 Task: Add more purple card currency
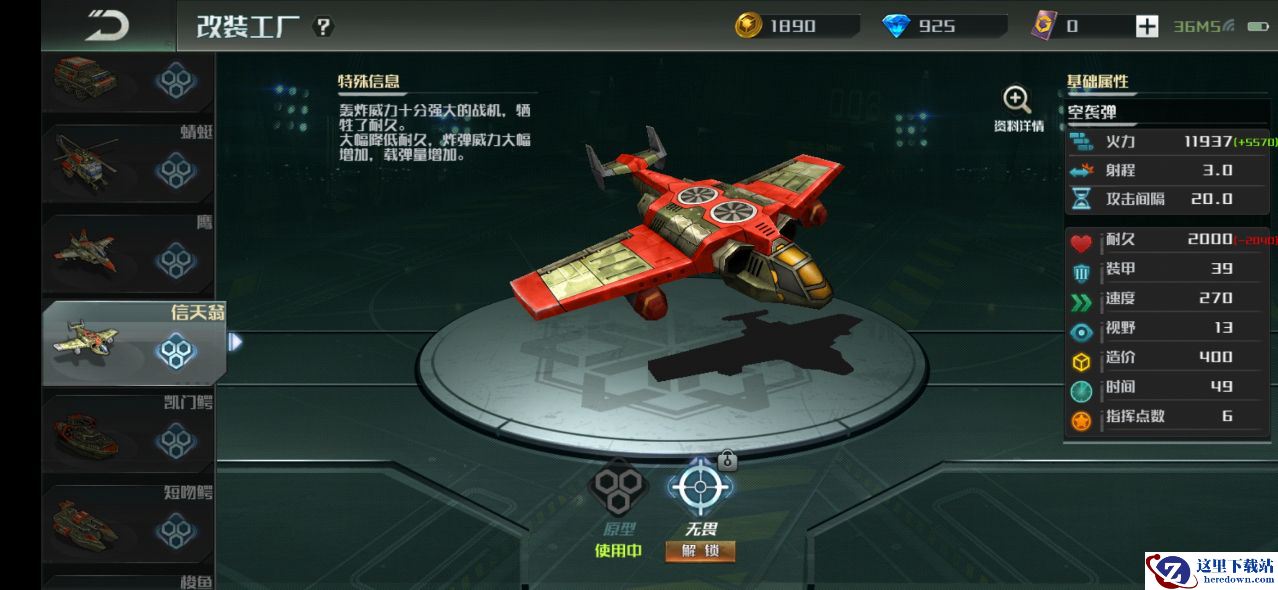pos(1146,27)
